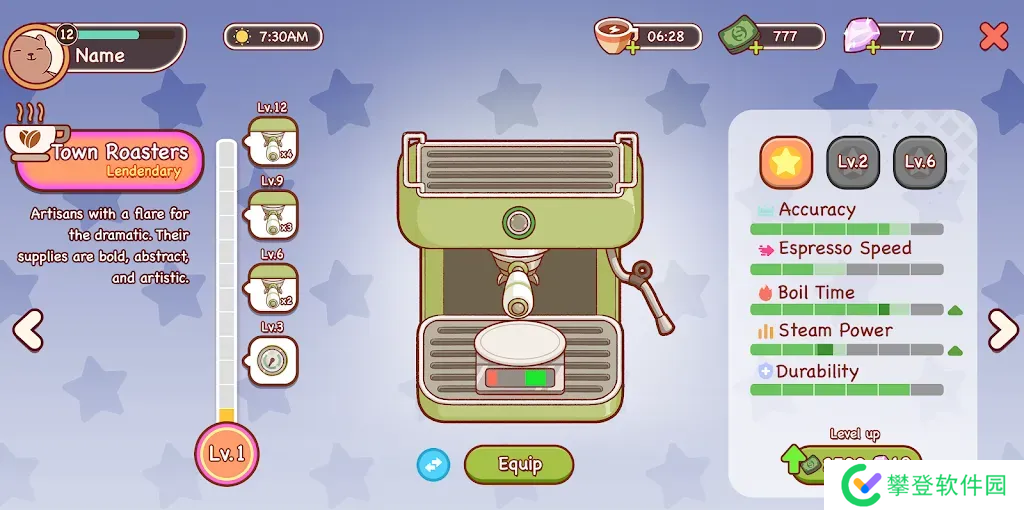1024x510 pixels.
Task: Open the player profile avatar
Action: click(x=36, y=55)
